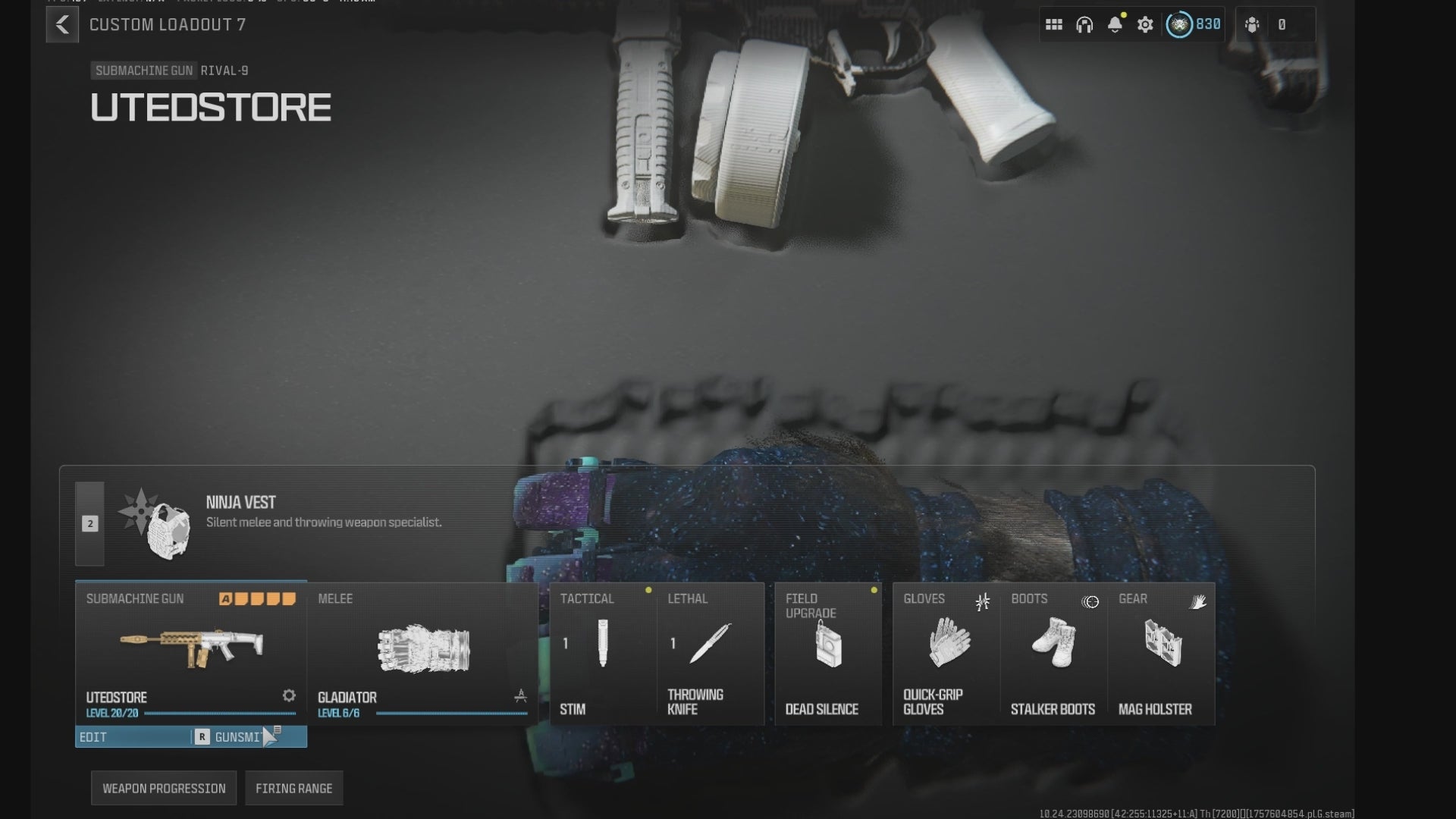
Task: Choose the Stalker Boots slot
Action: click(x=1054, y=652)
